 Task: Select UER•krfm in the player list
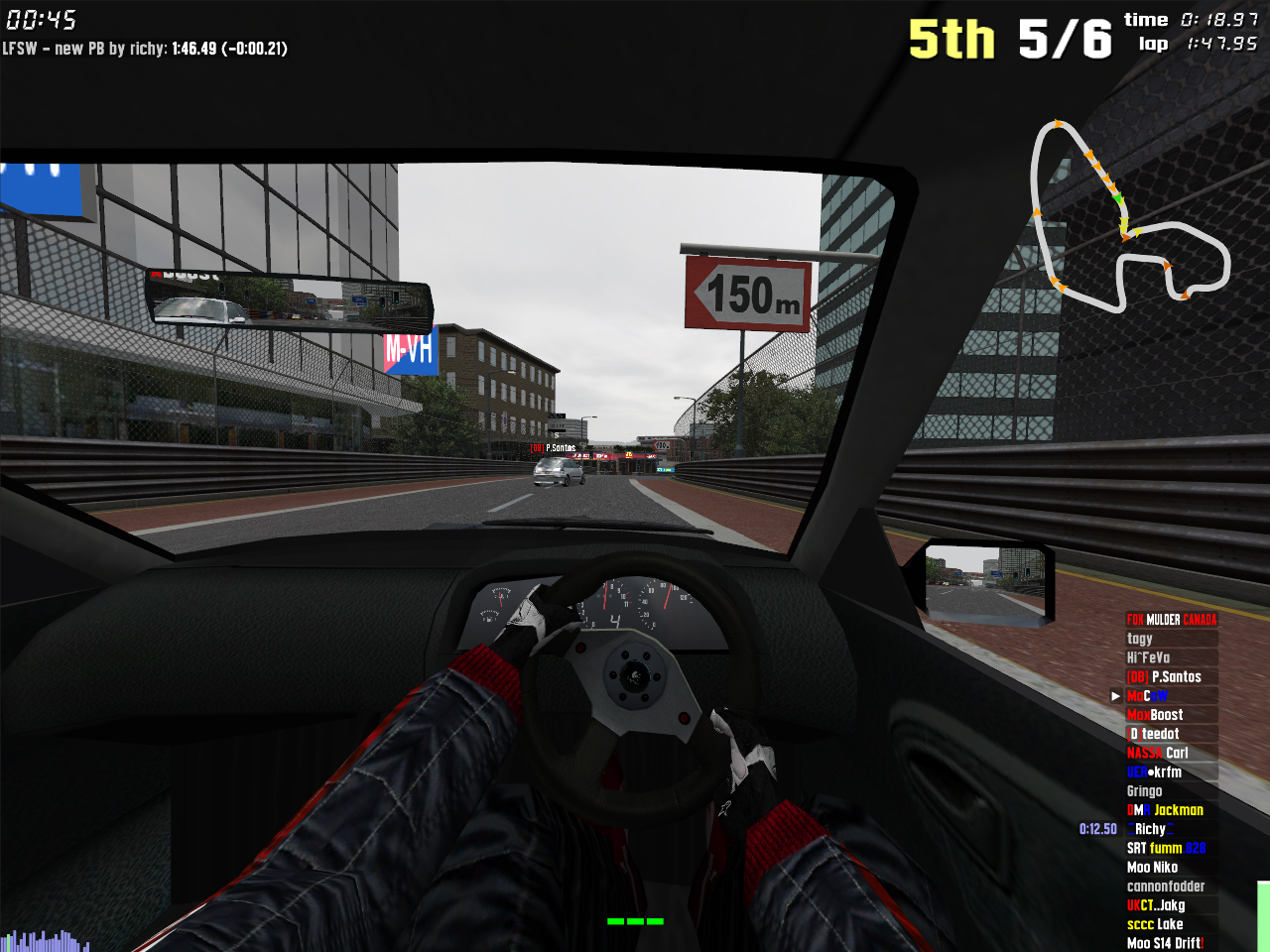(x=1154, y=772)
